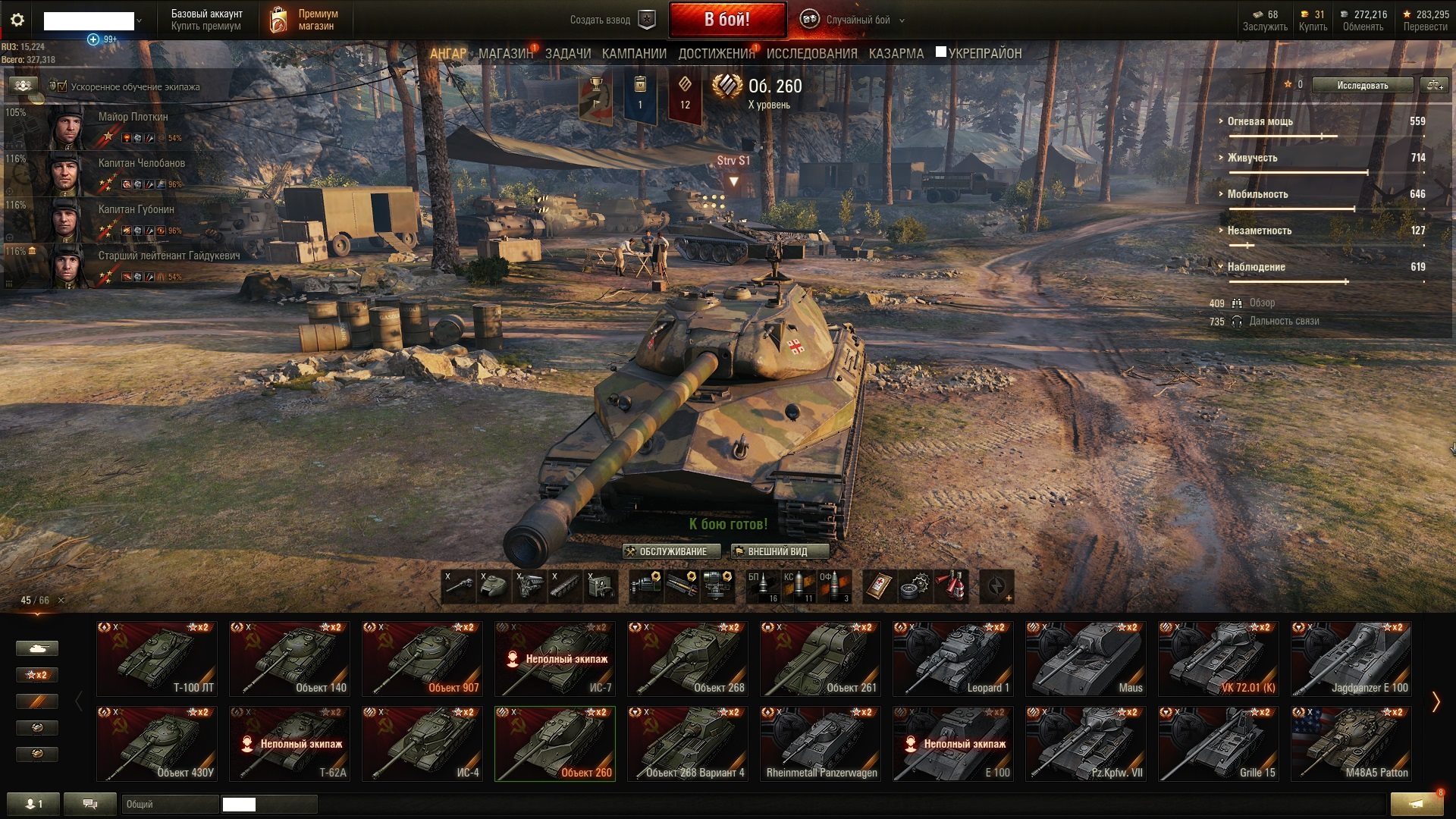Start the battle with the В бой! button
Viewport: 1456px width, 819px height.
726,20
